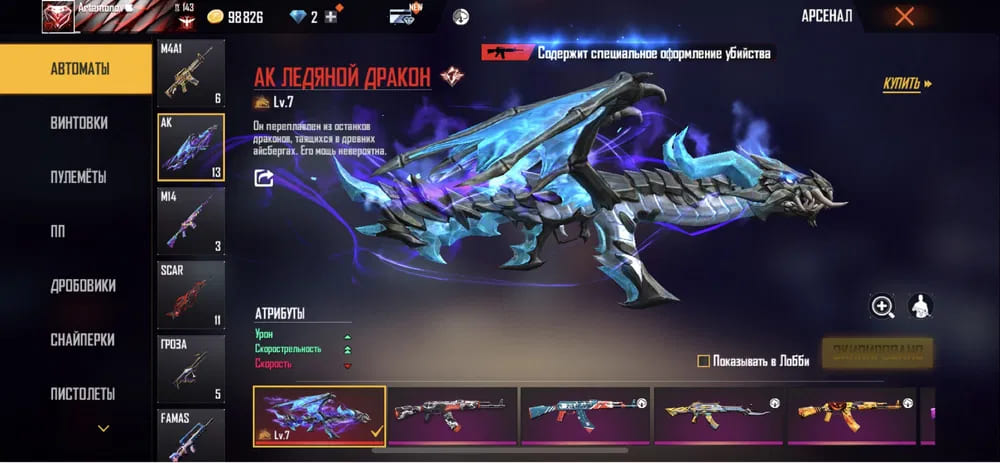
Task: Choose the SCAR weapon tile
Action: [191, 295]
